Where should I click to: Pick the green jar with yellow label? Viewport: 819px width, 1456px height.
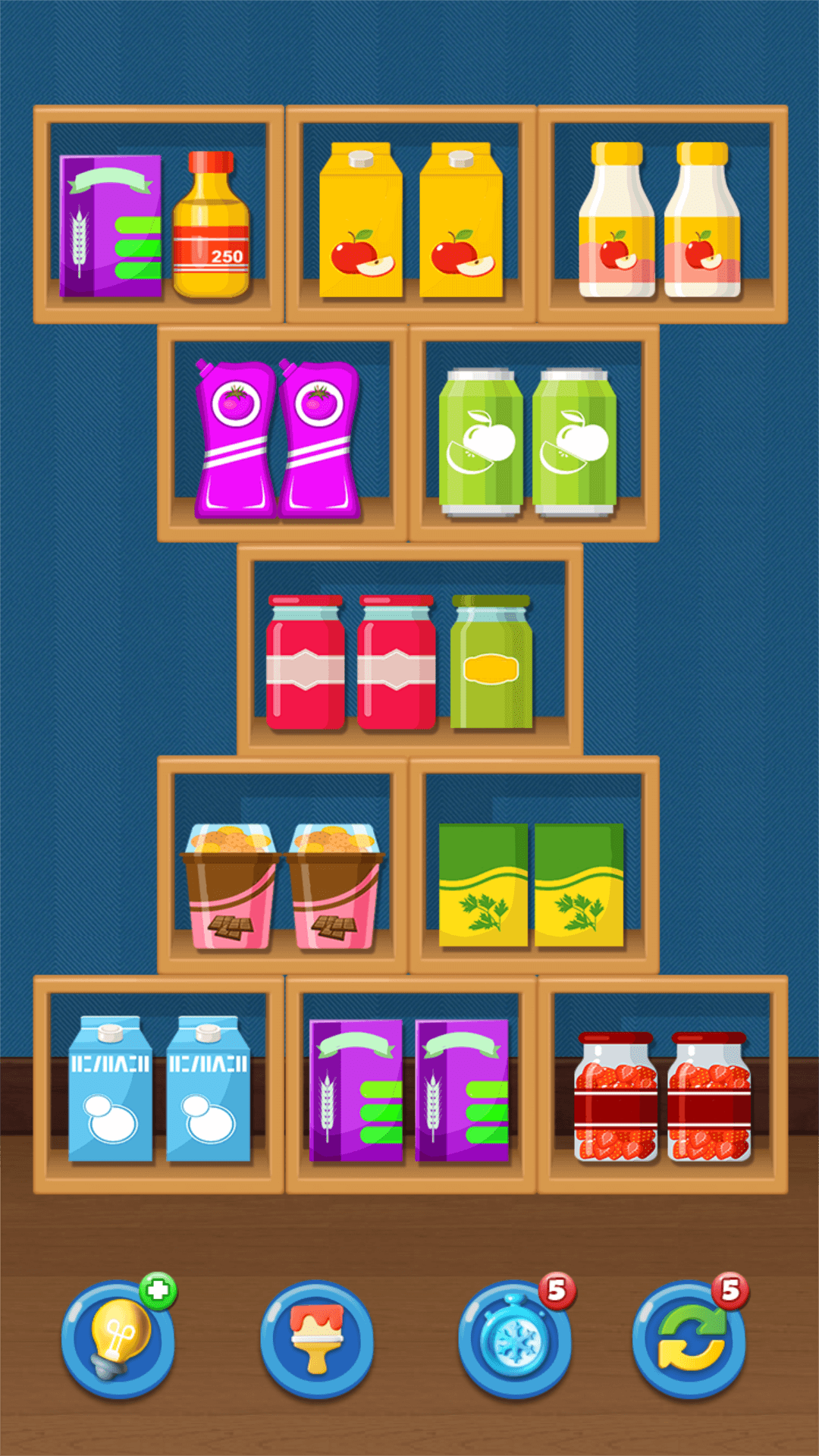pyautogui.click(x=491, y=662)
